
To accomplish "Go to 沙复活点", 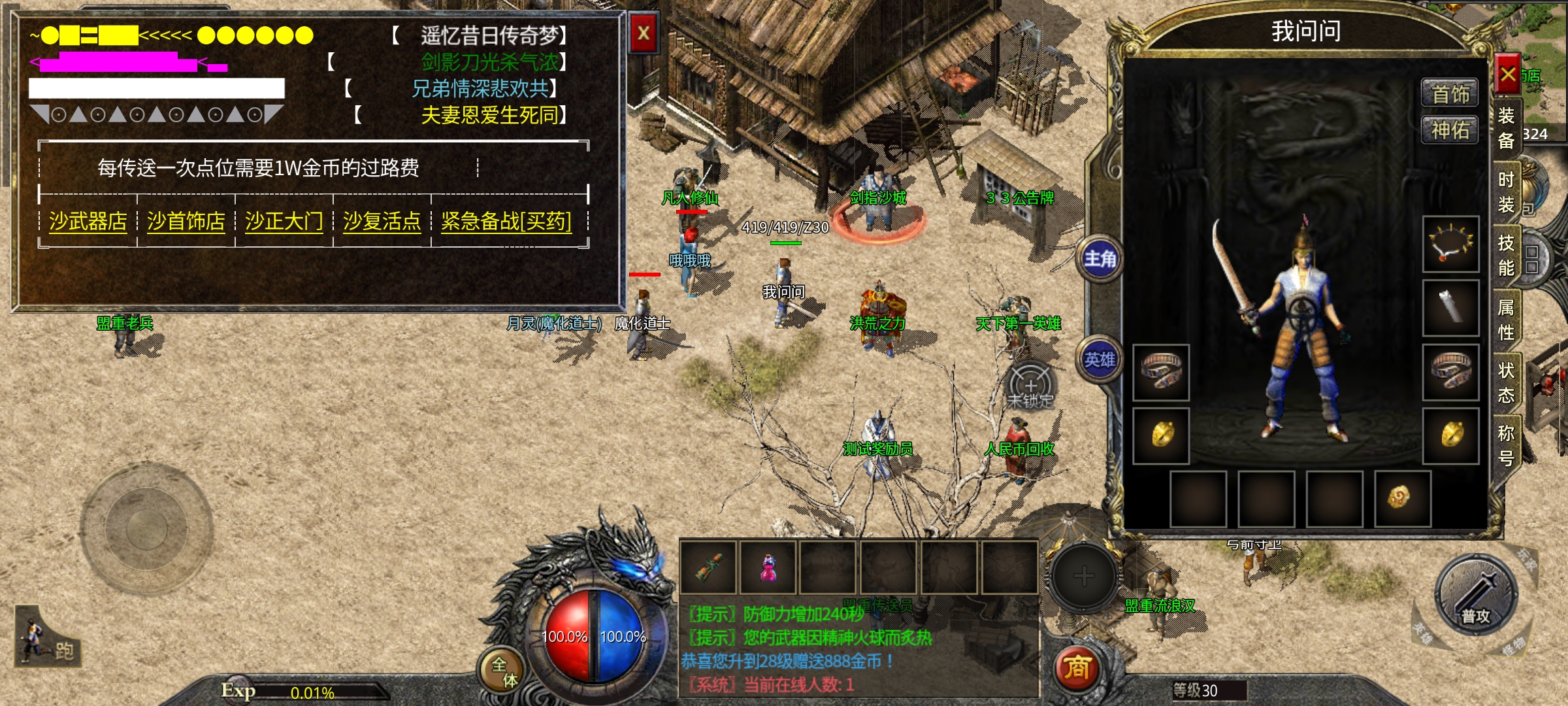I will coord(382,222).
